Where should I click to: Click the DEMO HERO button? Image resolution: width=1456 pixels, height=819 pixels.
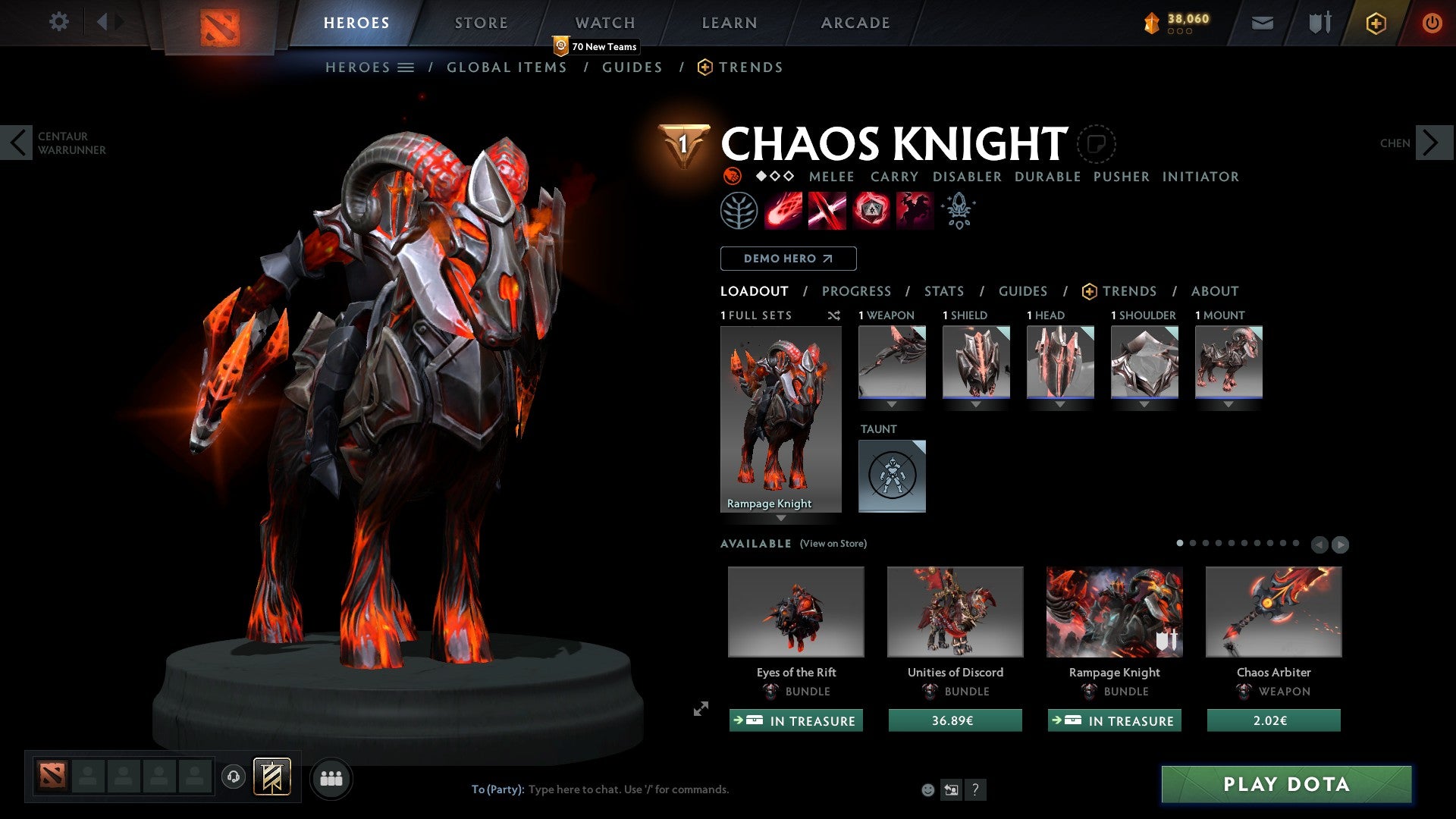(787, 258)
